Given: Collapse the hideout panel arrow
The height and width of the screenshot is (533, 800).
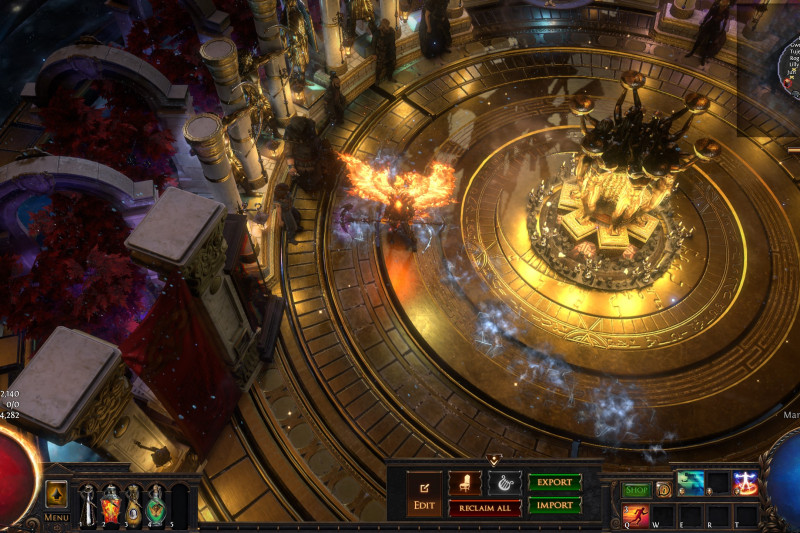Looking at the screenshot, I should tap(493, 460).
